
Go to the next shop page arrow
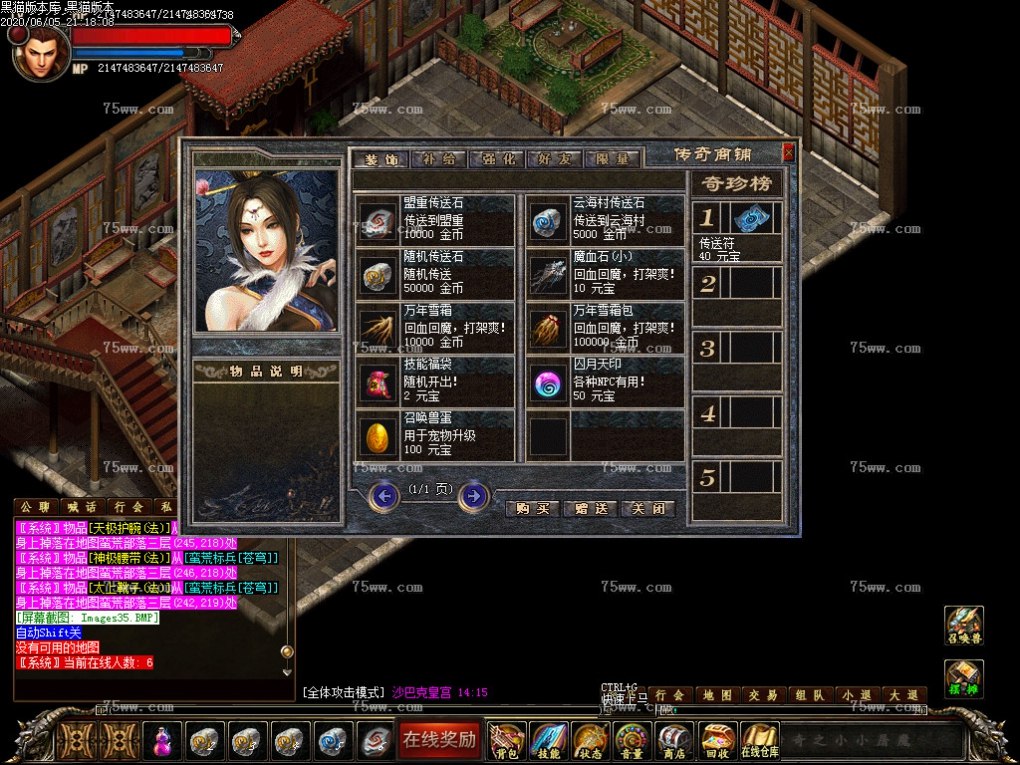(473, 495)
